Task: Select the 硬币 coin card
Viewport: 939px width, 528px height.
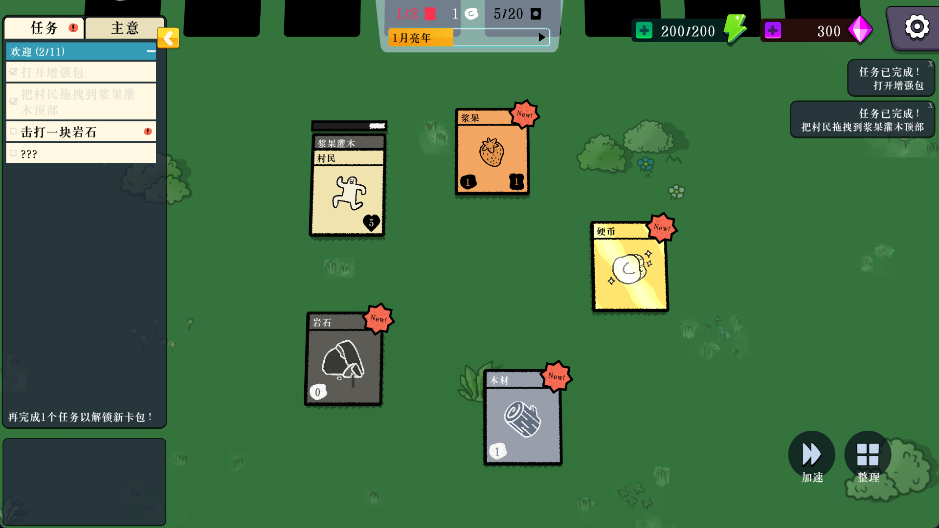Action: pyautogui.click(x=629, y=268)
